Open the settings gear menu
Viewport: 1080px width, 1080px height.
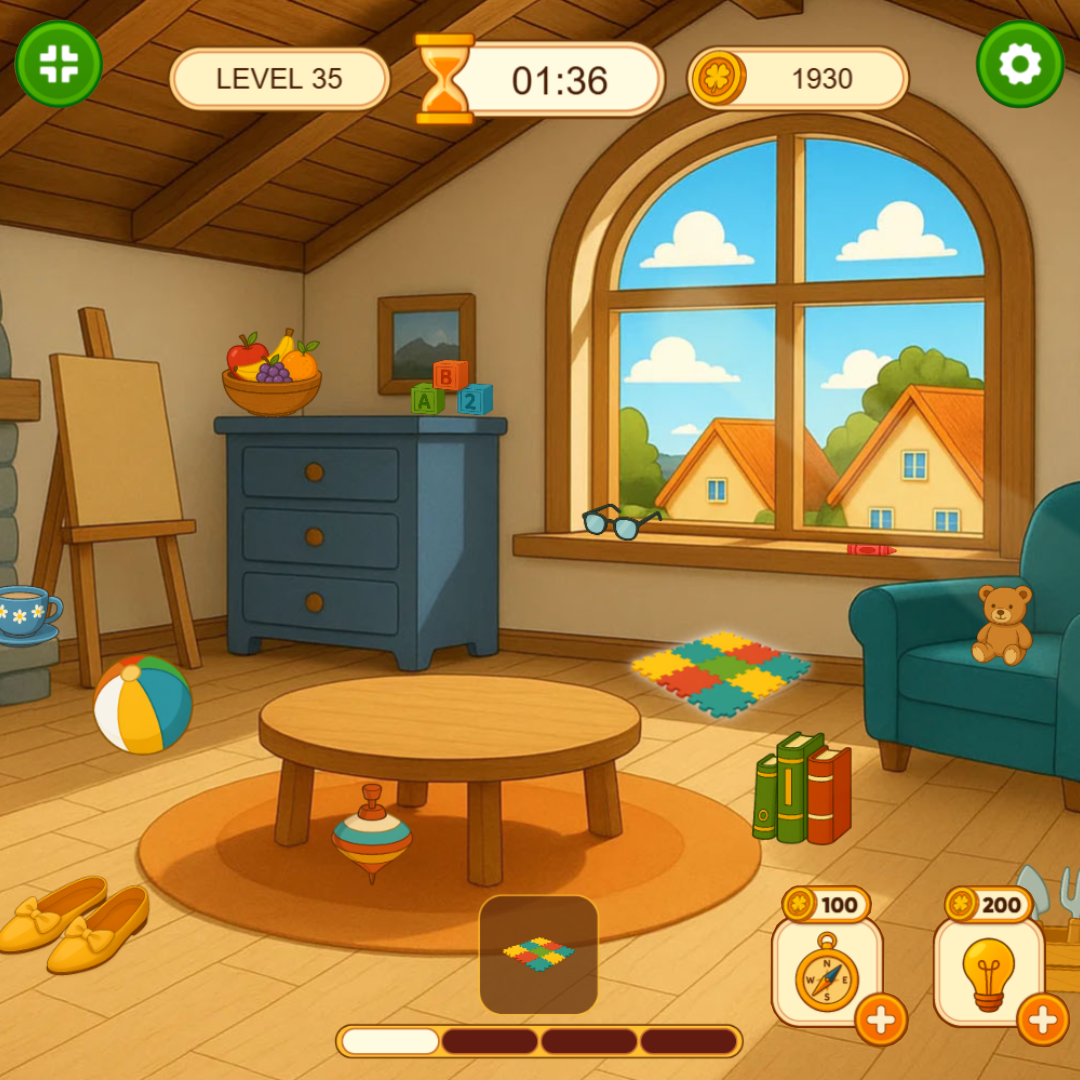[1019, 64]
